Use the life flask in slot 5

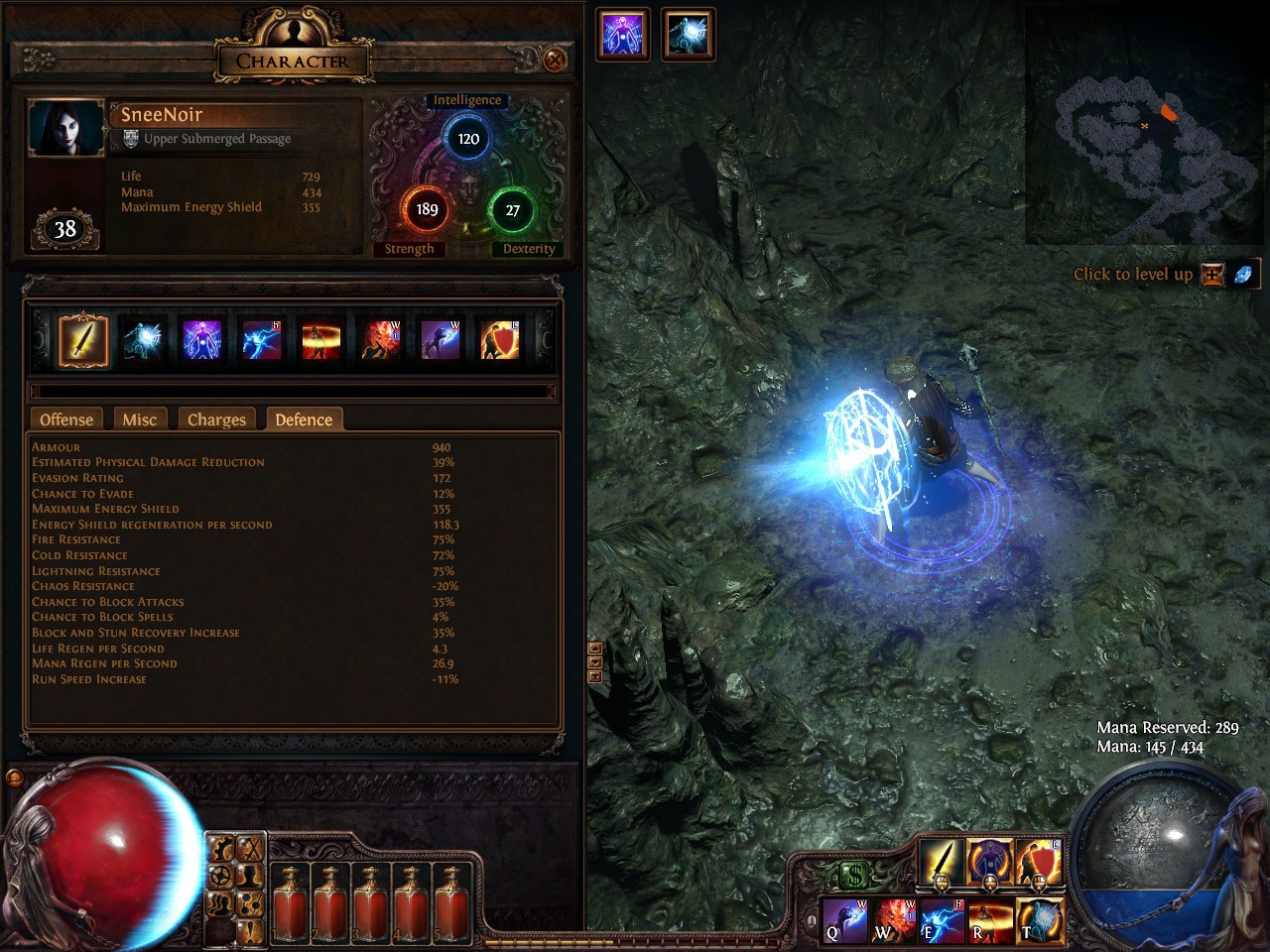pyautogui.click(x=451, y=900)
